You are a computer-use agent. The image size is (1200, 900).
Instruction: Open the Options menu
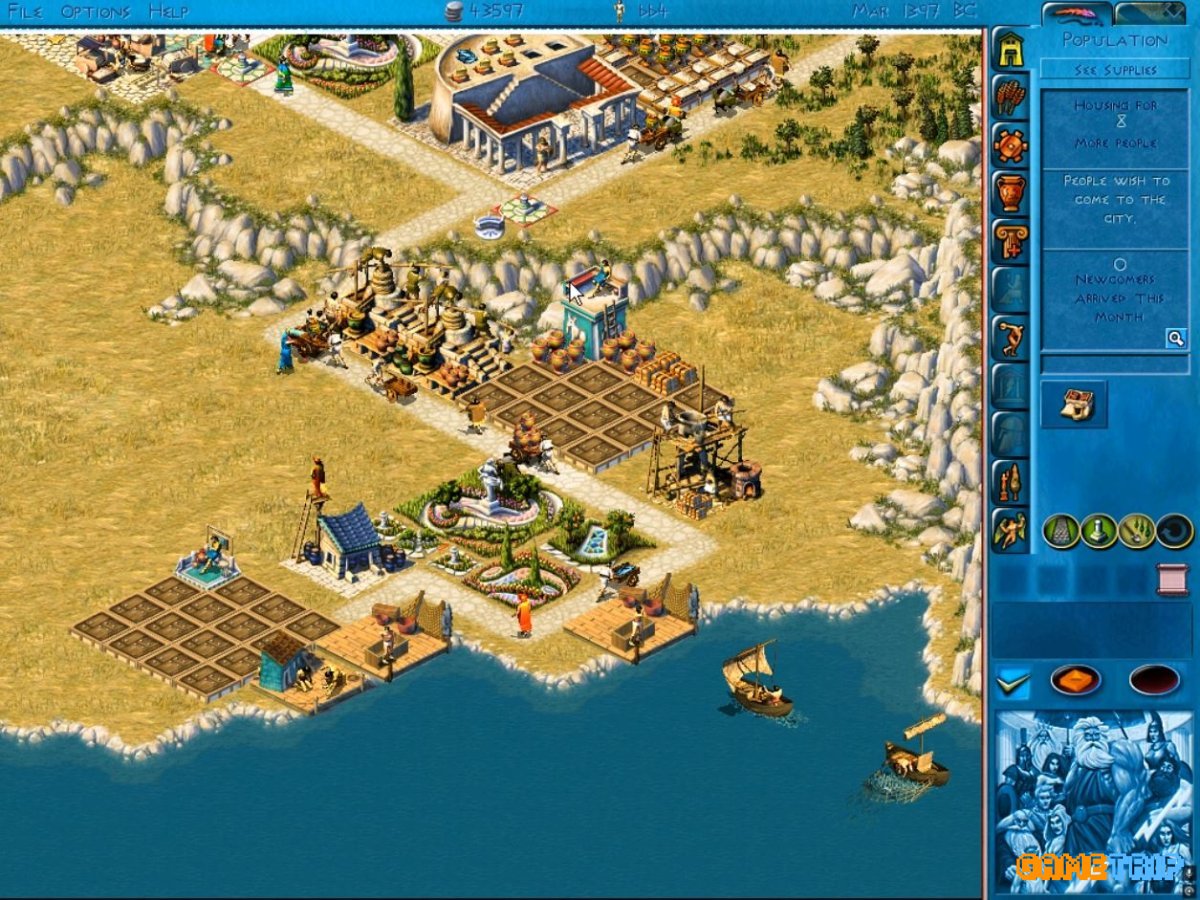pyautogui.click(x=95, y=12)
